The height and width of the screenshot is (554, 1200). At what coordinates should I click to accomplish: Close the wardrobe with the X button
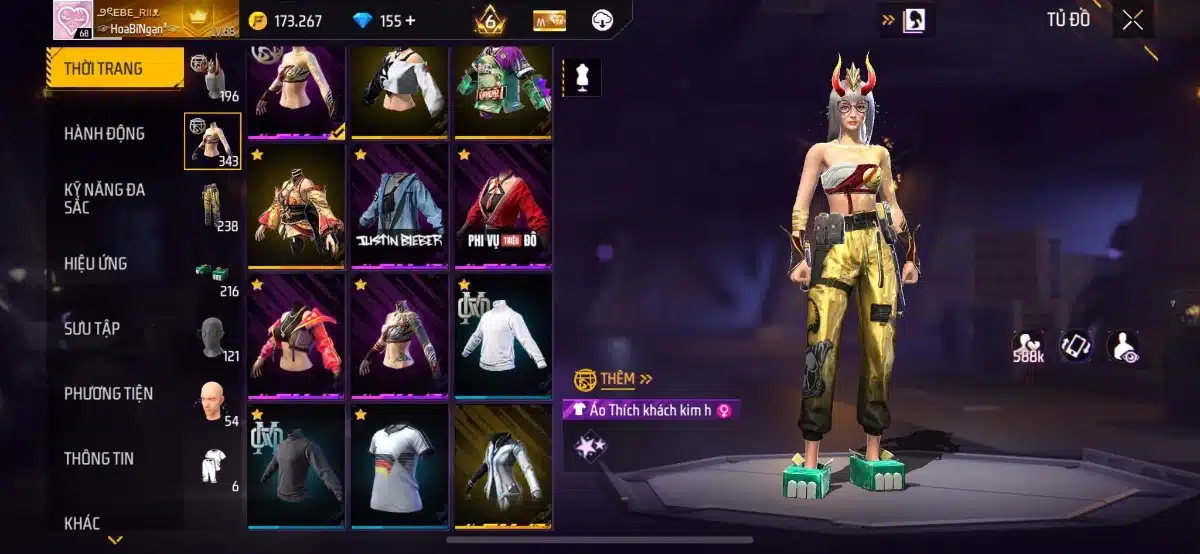(1132, 21)
